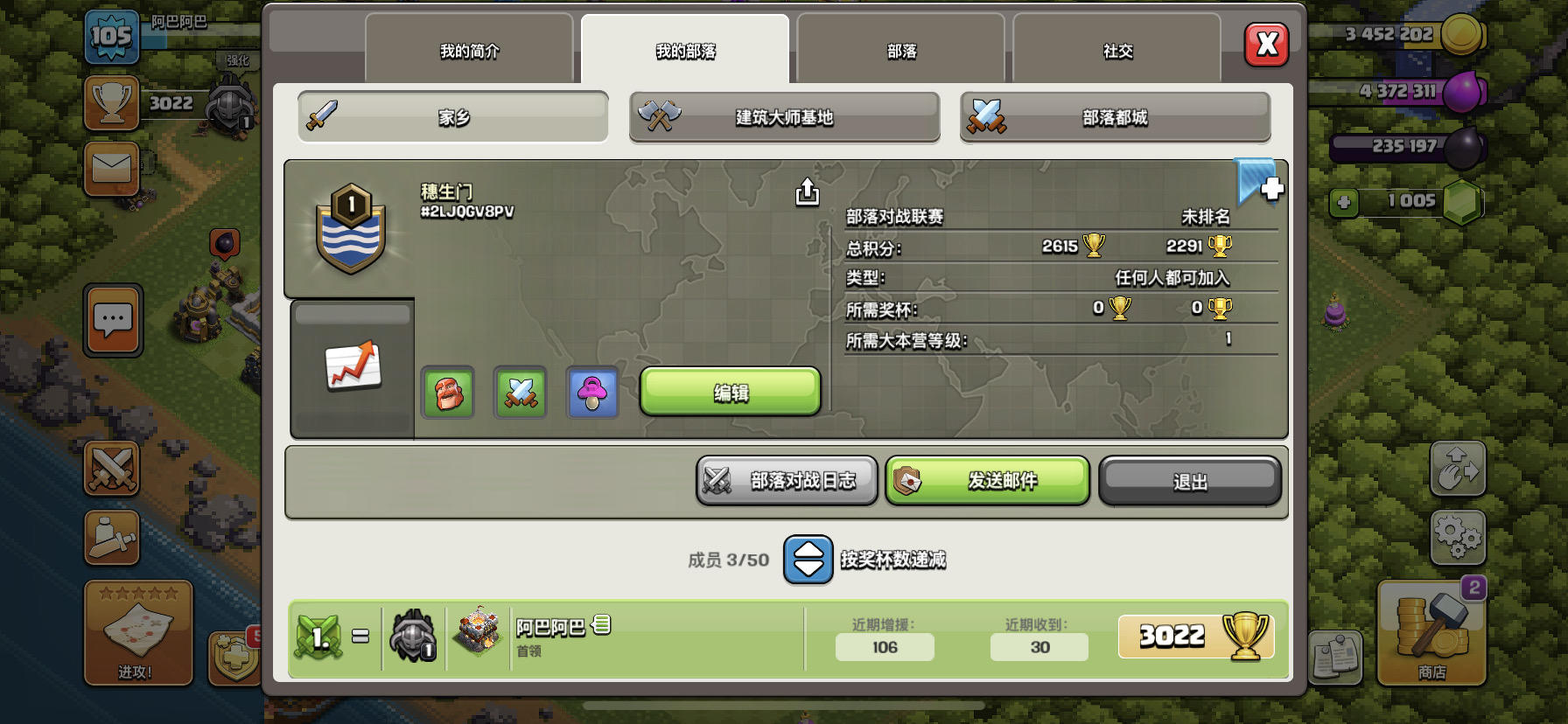Select the barbarian clan label icon
The height and width of the screenshot is (724, 1568).
[x=447, y=393]
